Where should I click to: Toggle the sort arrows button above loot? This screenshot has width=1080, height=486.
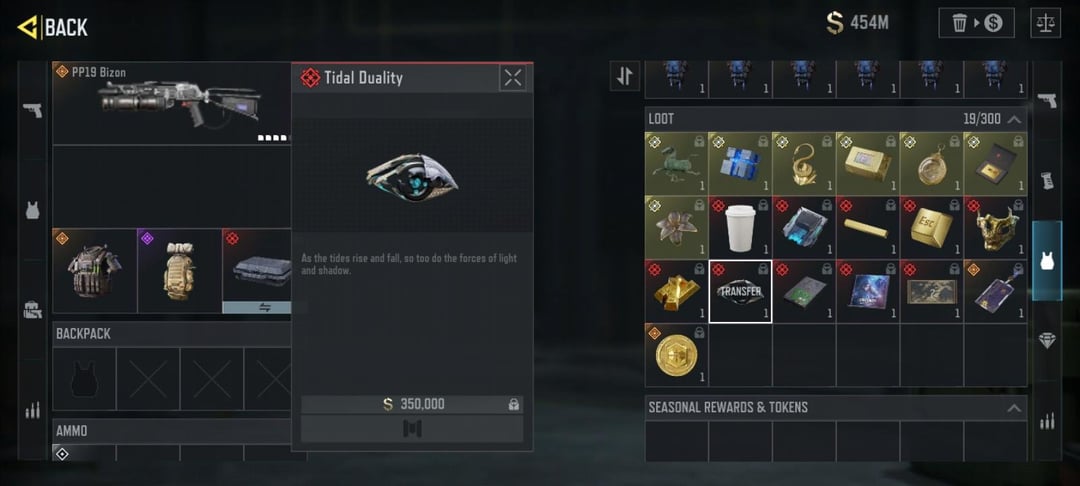pos(625,76)
